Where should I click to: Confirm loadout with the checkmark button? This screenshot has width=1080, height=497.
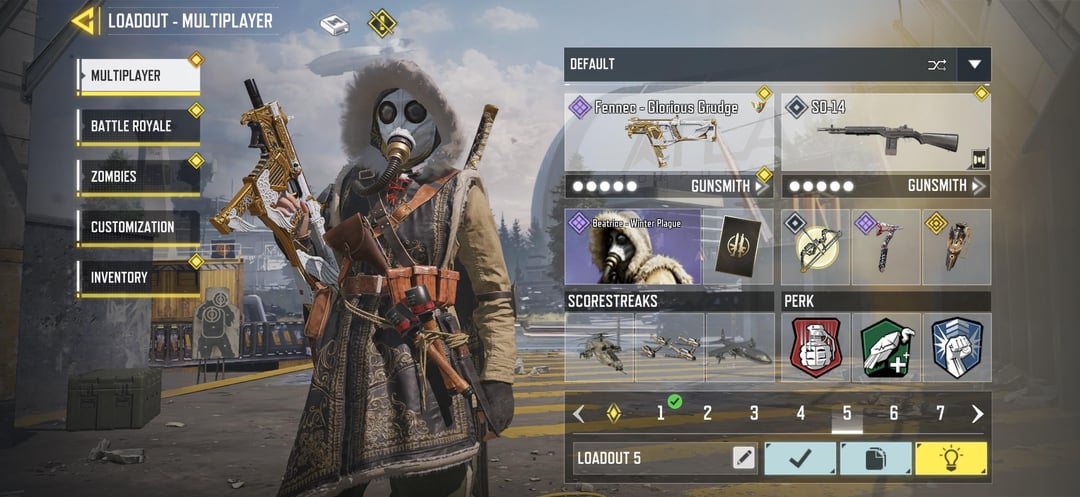pos(800,458)
